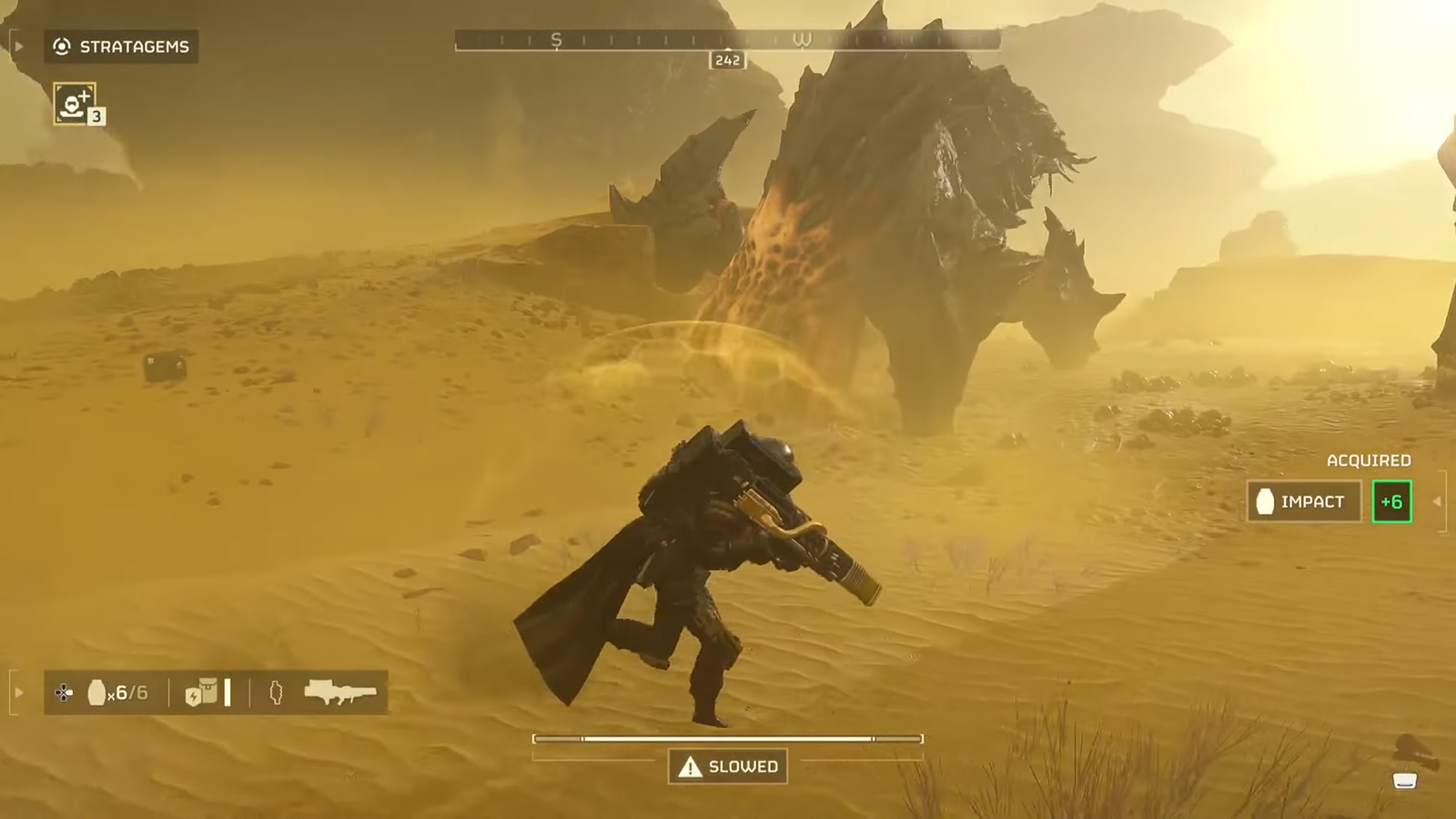This screenshot has height=819, width=1456.
Task: Click the chevron beside the acquired Impact panel
Action: click(1436, 501)
